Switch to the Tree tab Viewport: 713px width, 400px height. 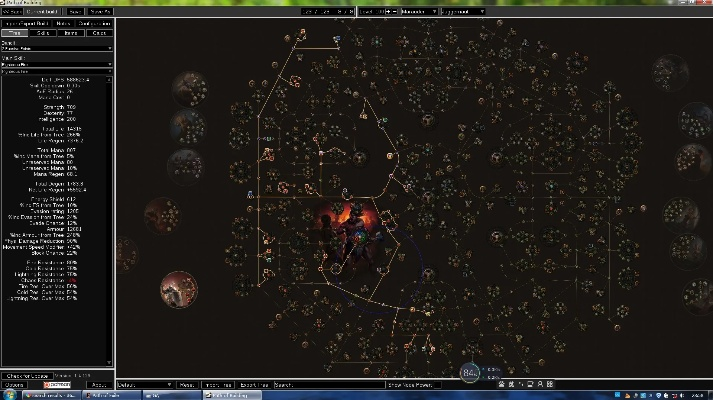coord(15,33)
